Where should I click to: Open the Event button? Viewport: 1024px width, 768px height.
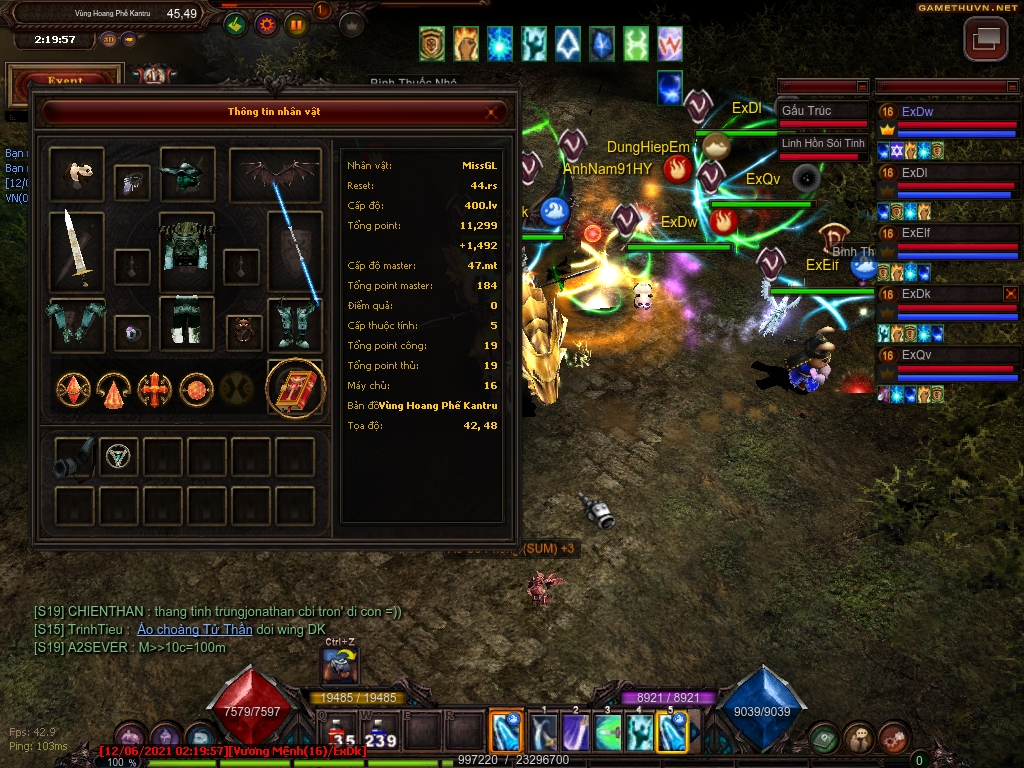click(x=65, y=82)
